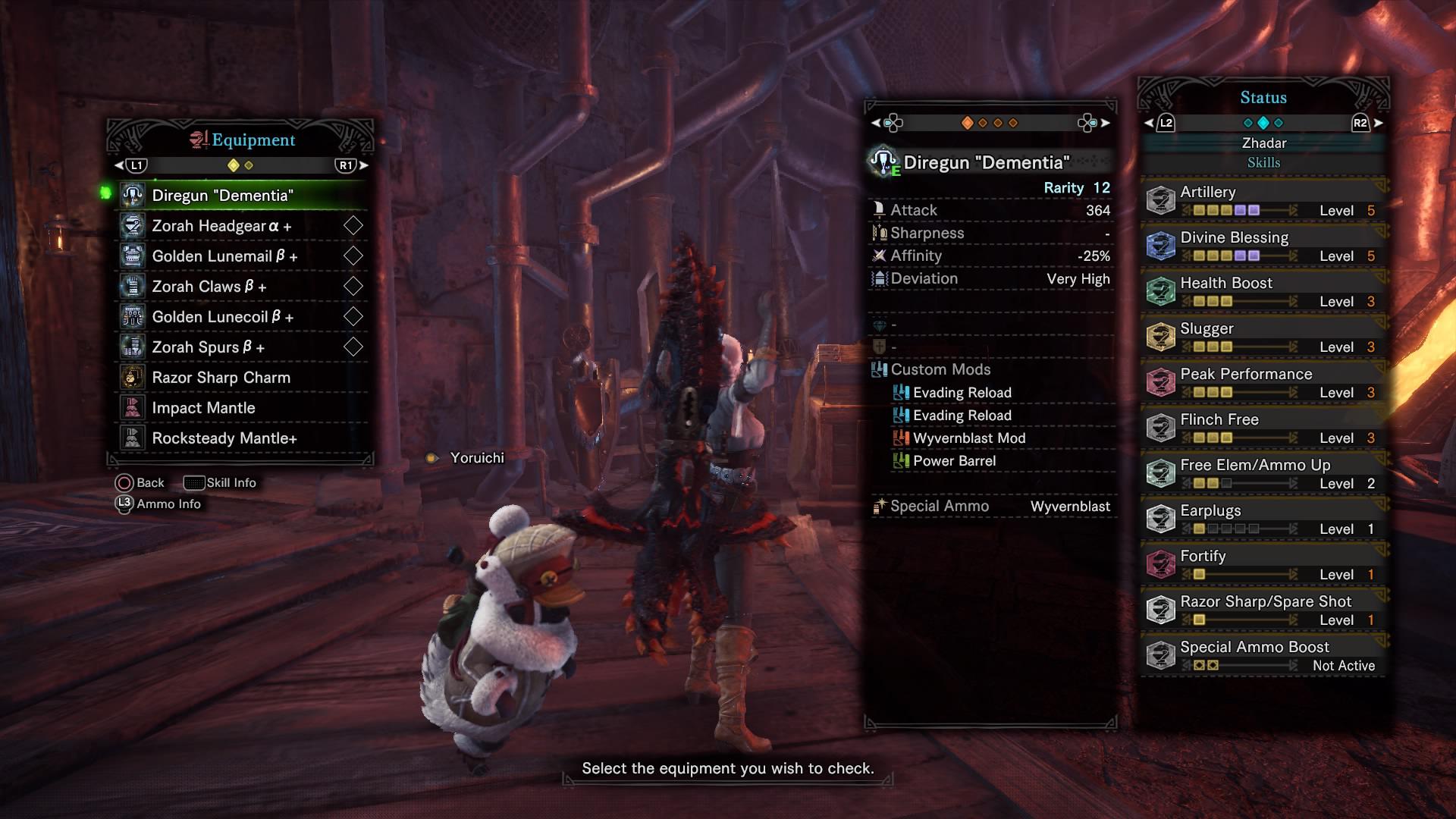Viewport: 1456px width, 819px height.
Task: Click the gem slot diamond next to Zorah Spurs
Action: pyautogui.click(x=353, y=347)
